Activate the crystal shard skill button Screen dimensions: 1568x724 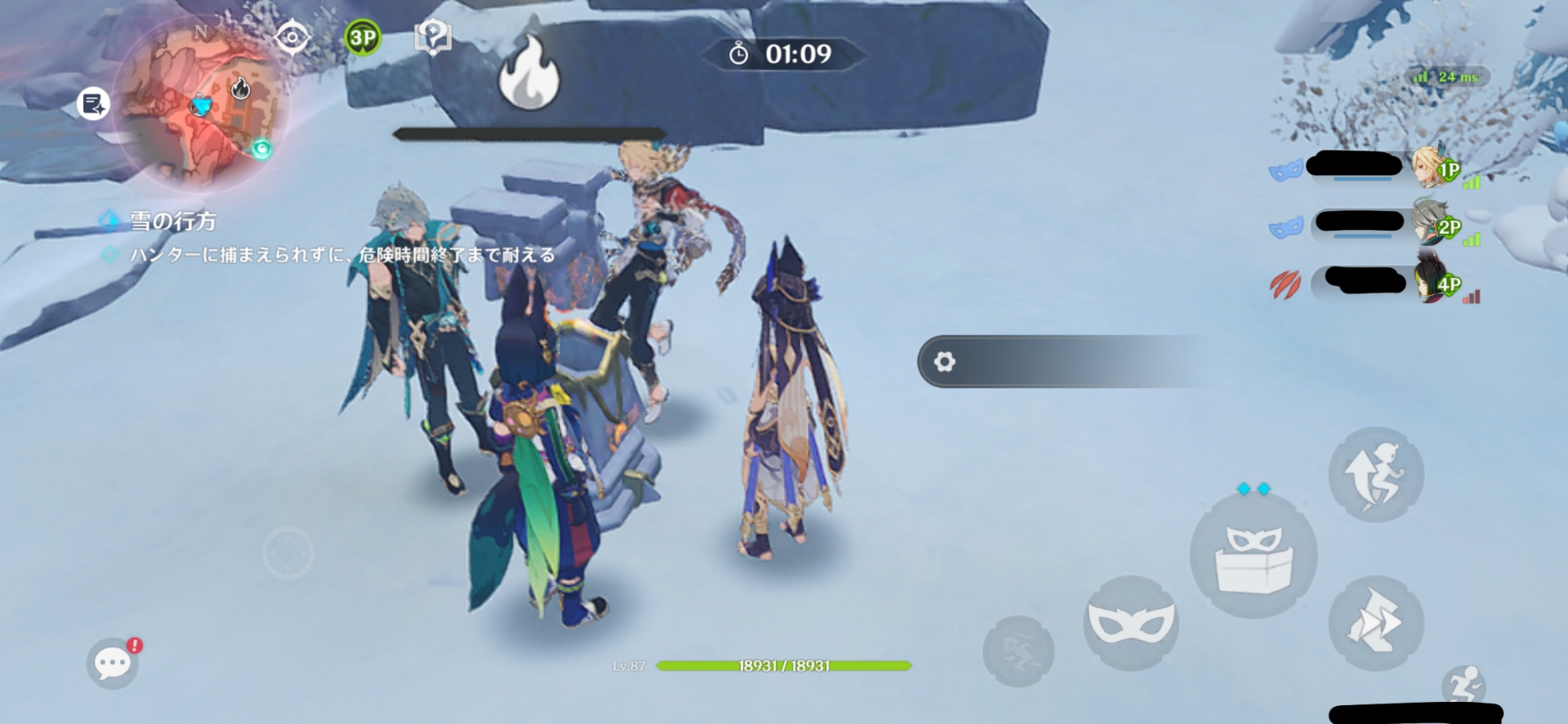[x=1375, y=623]
